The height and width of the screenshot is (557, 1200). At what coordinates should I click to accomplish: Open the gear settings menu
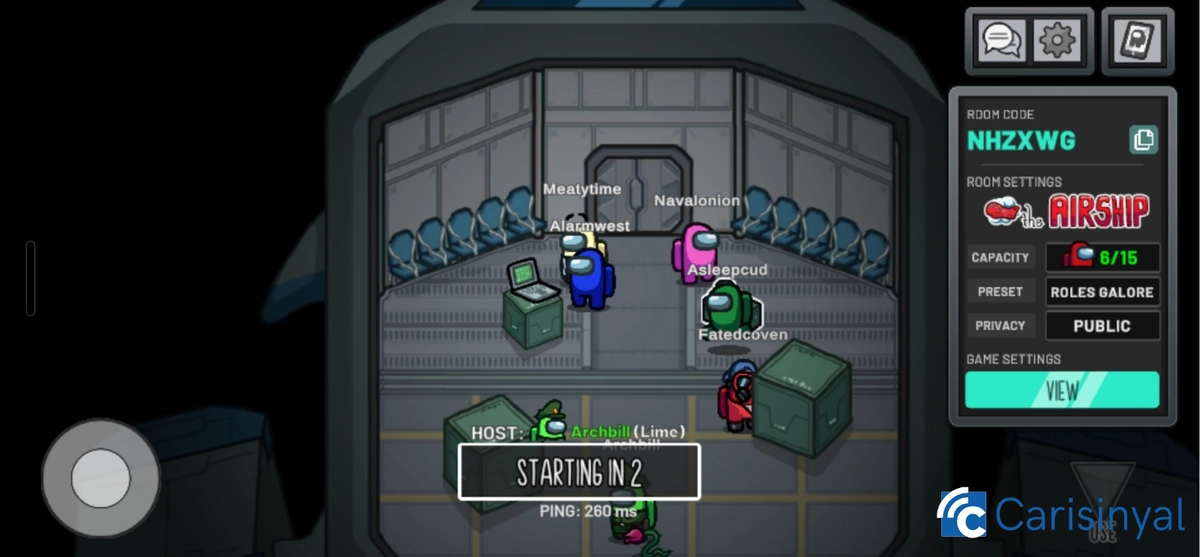(x=1056, y=40)
